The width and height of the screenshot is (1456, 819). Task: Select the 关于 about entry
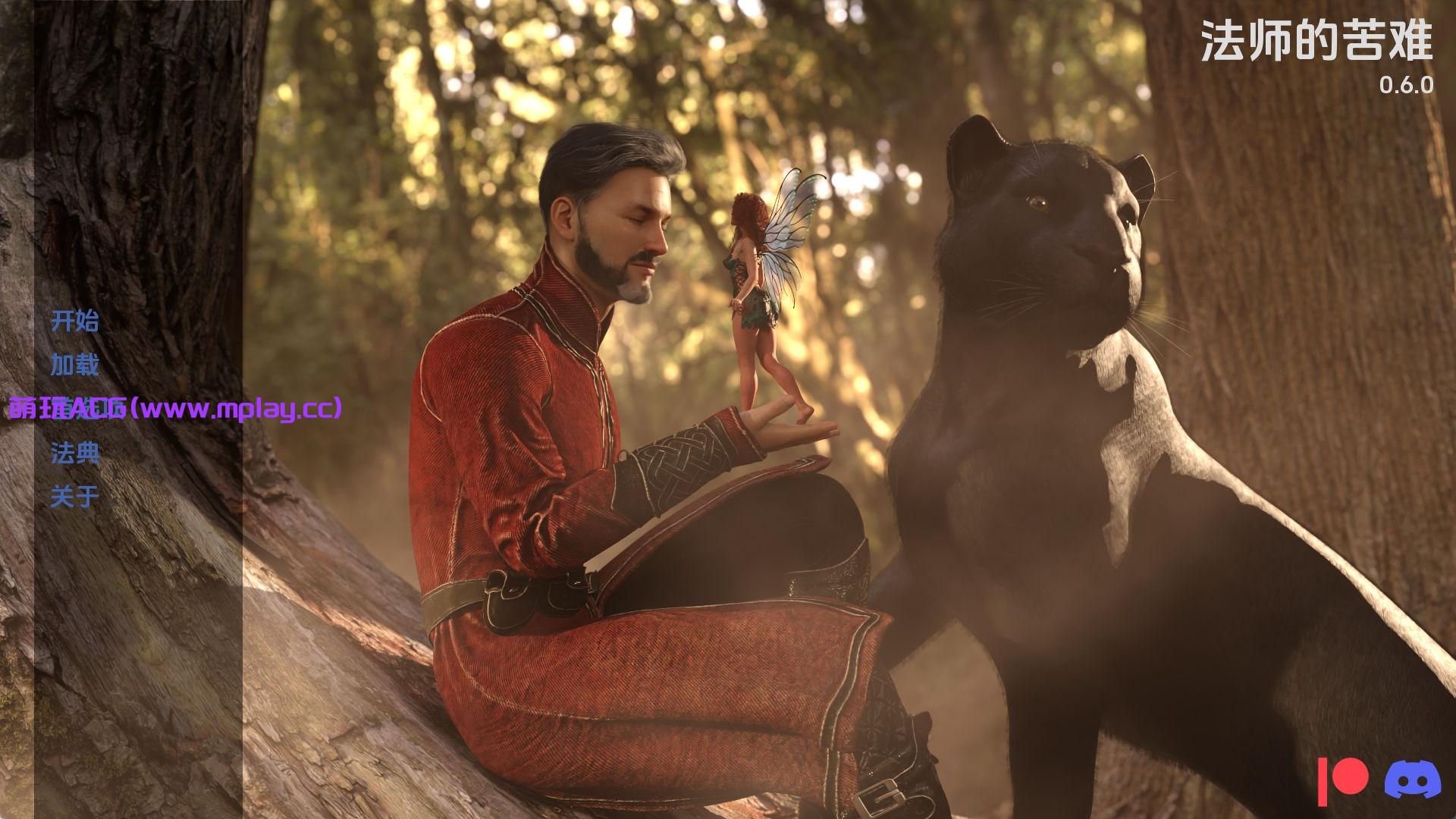pos(74,497)
